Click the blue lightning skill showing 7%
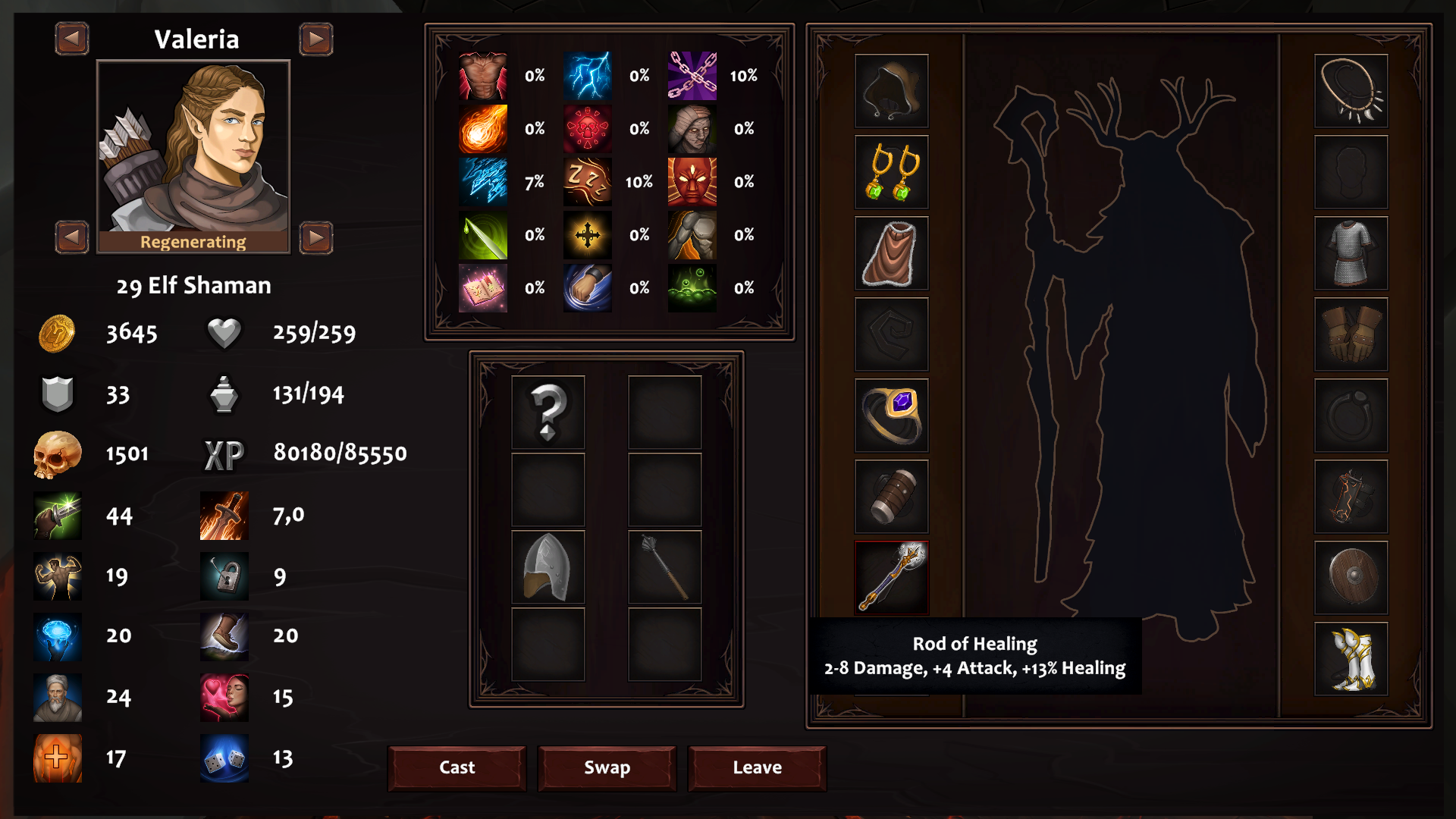This screenshot has width=1456, height=819. (x=482, y=181)
